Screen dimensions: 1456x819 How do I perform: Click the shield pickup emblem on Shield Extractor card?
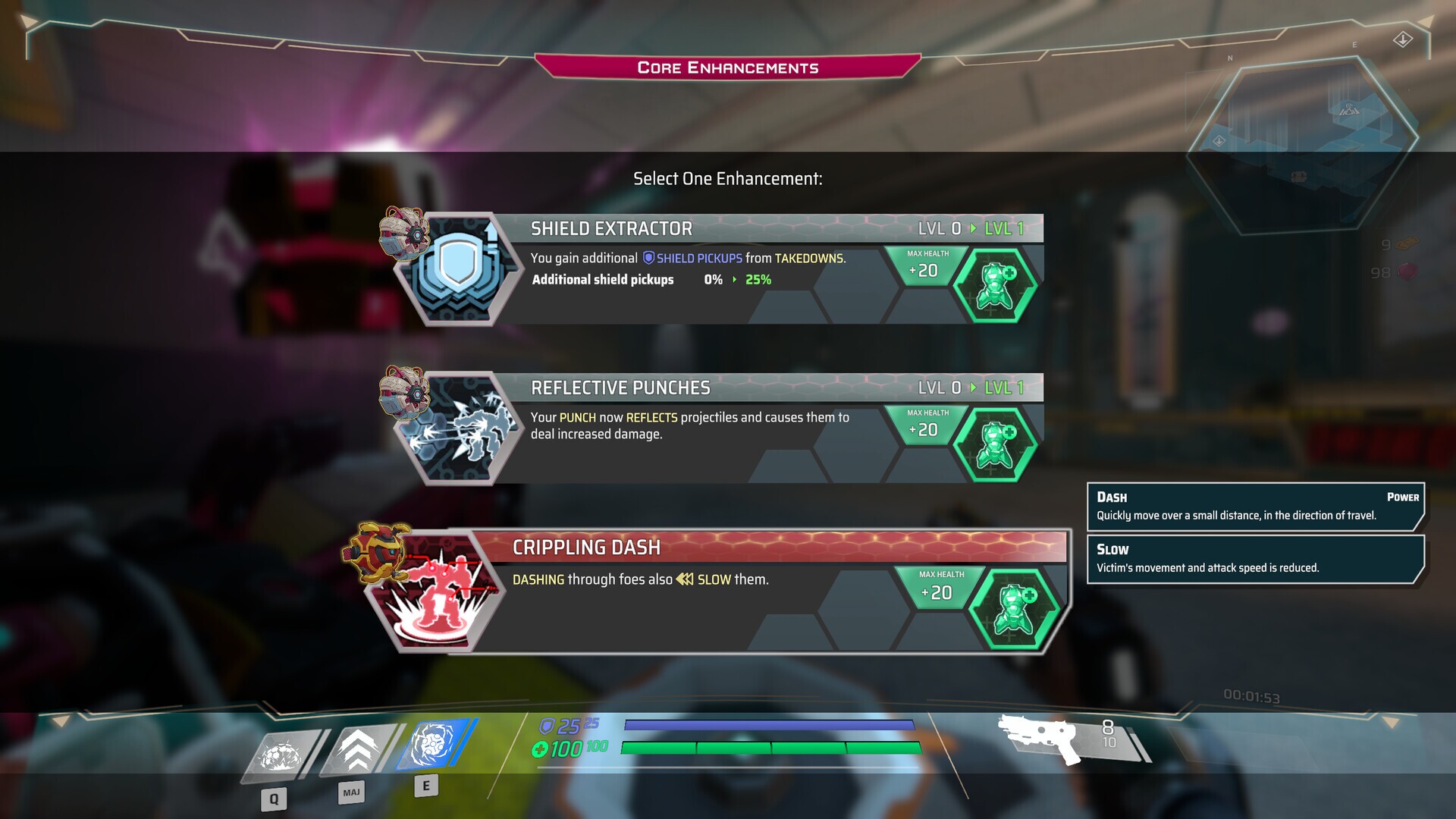coord(649,258)
